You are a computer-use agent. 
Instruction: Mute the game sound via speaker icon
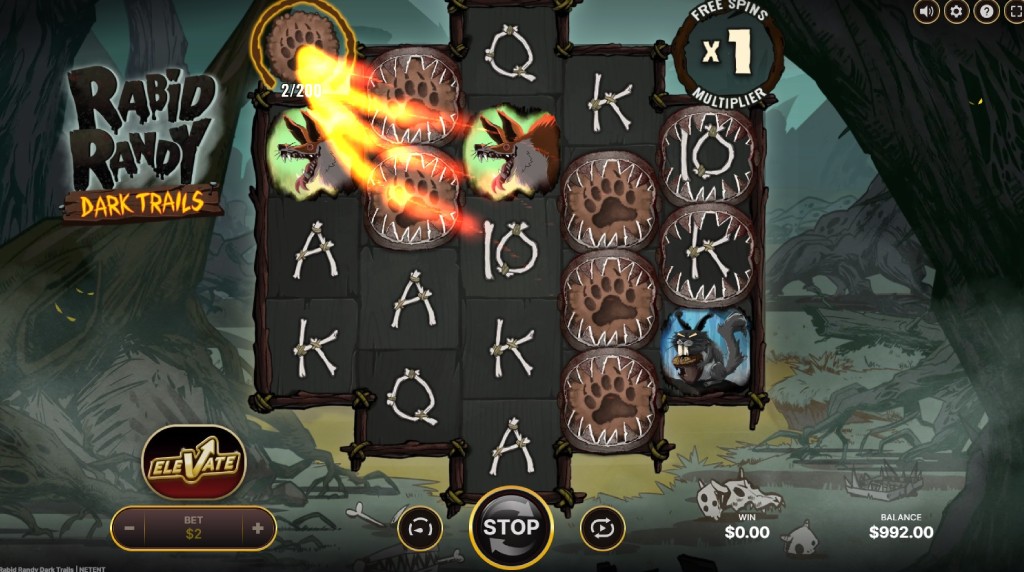click(x=927, y=12)
